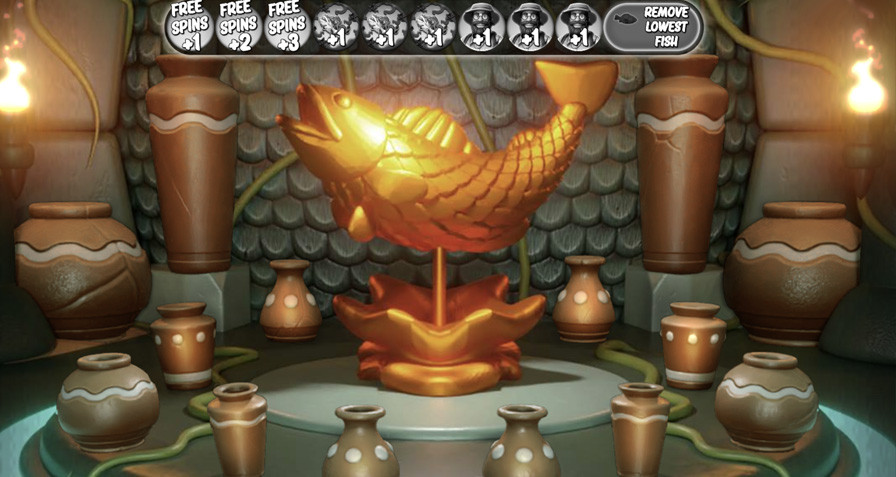Activate the Remove Lowest Fish modifier

click(x=653, y=27)
